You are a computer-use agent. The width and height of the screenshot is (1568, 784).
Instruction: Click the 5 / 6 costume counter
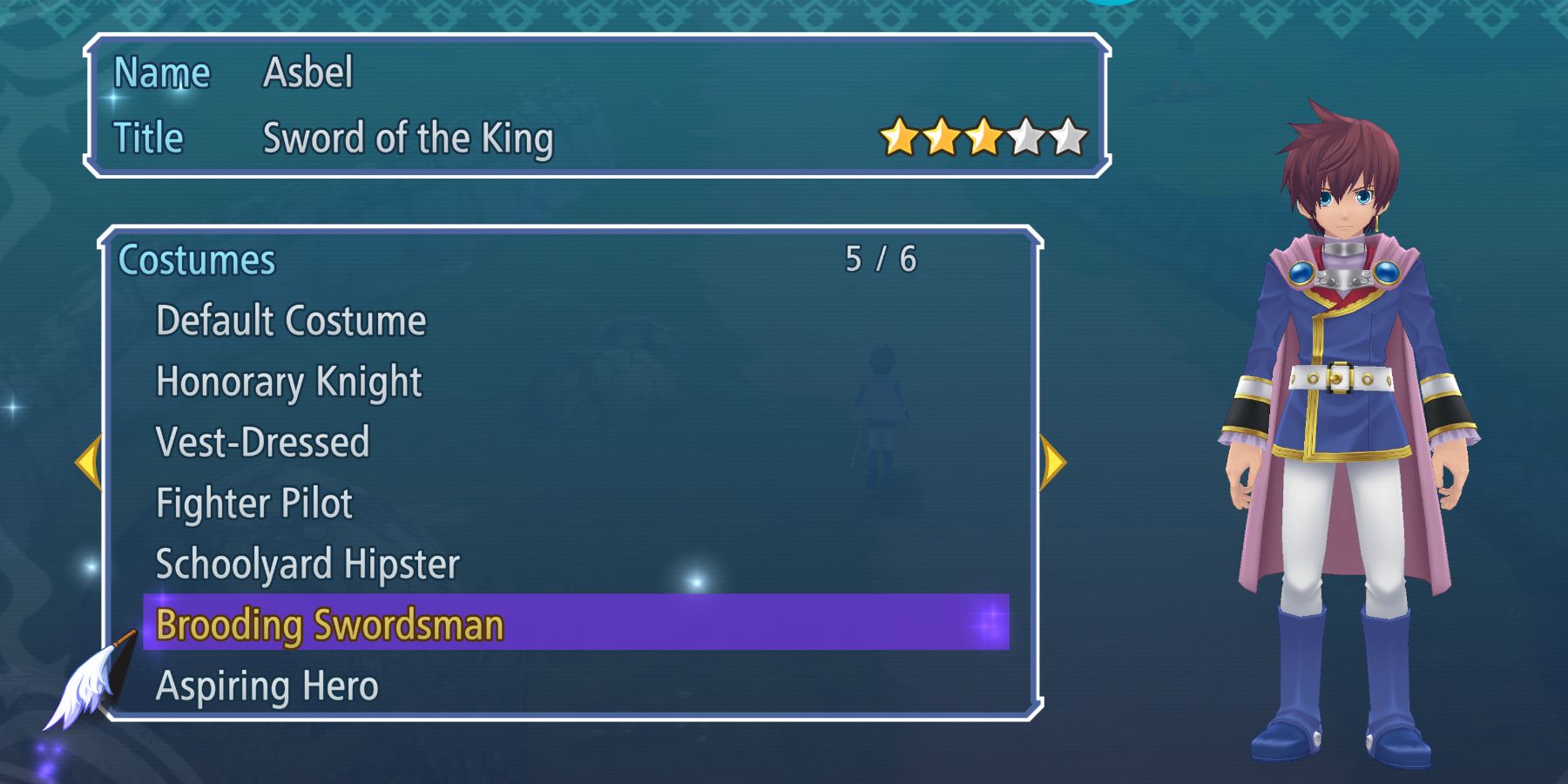882,257
